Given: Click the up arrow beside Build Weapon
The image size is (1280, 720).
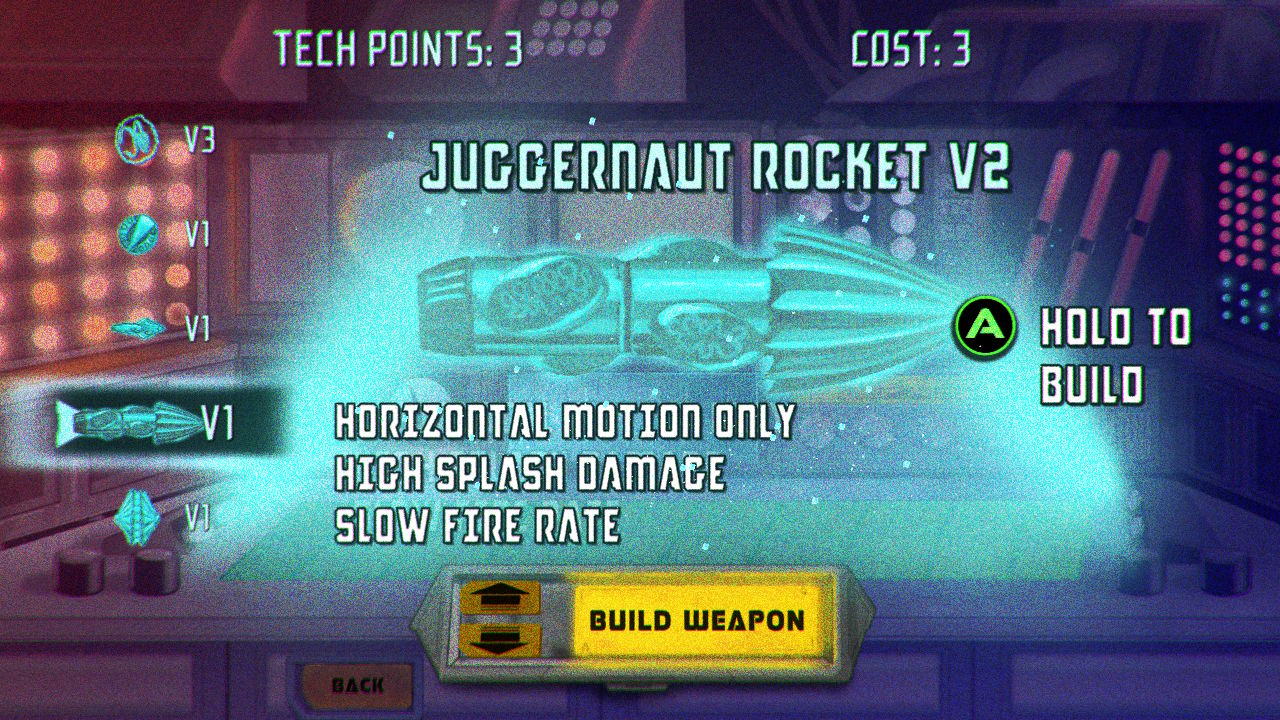Looking at the screenshot, I should (499, 597).
